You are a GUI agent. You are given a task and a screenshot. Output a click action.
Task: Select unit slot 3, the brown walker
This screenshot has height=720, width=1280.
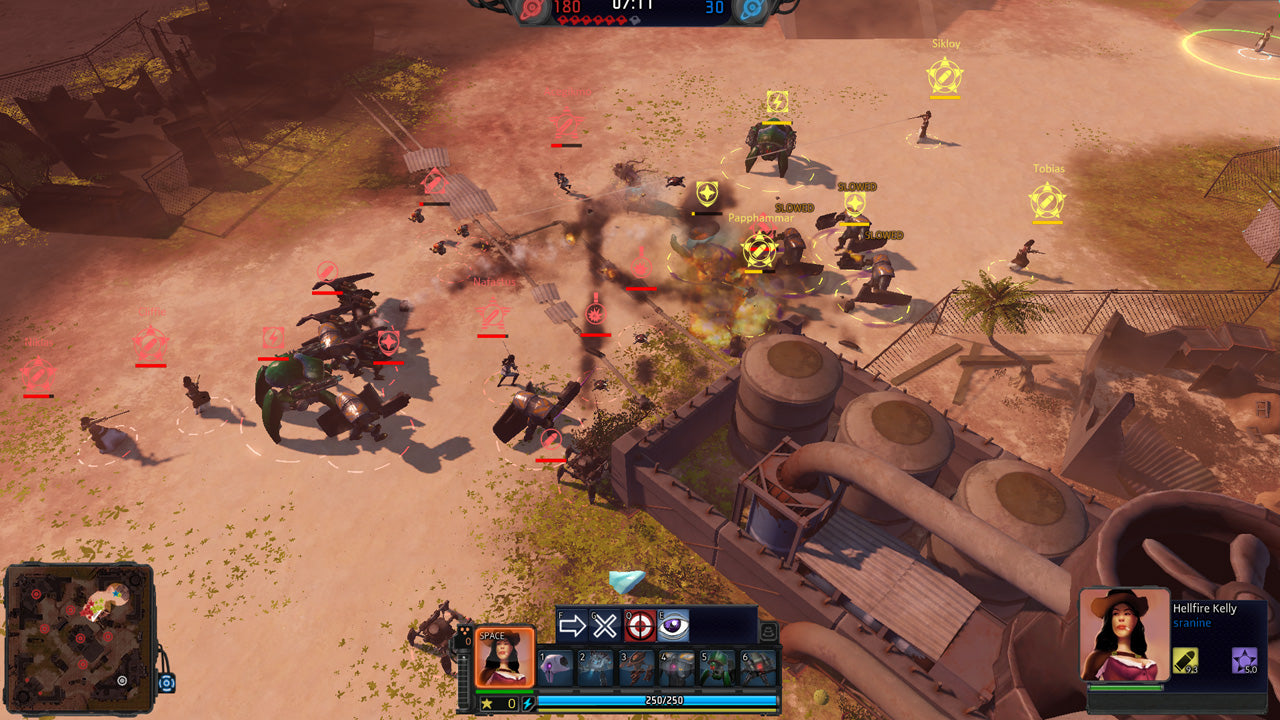tap(636, 668)
